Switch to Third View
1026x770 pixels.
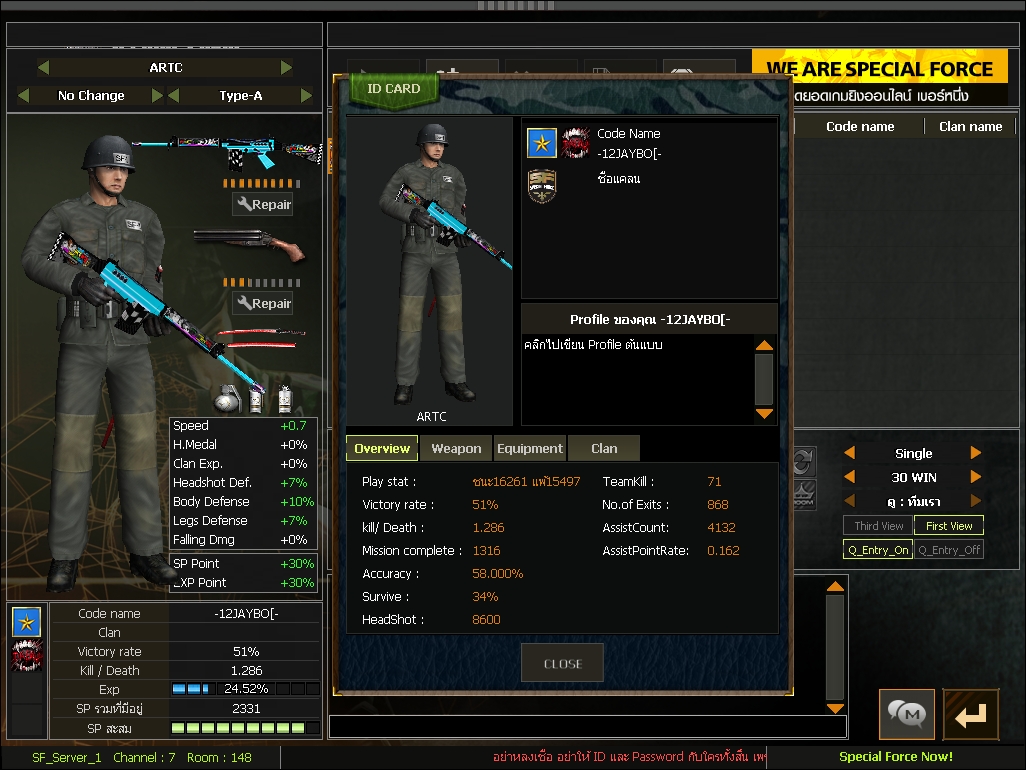tap(878, 526)
